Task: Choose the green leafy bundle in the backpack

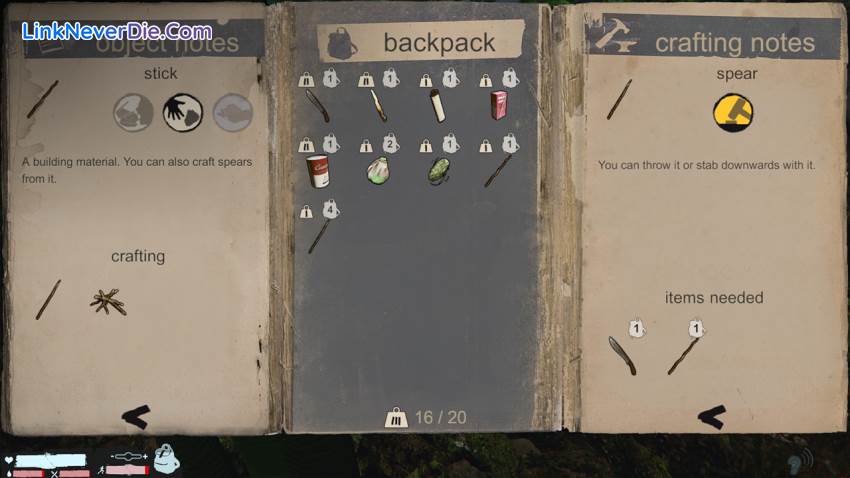Action: (439, 170)
